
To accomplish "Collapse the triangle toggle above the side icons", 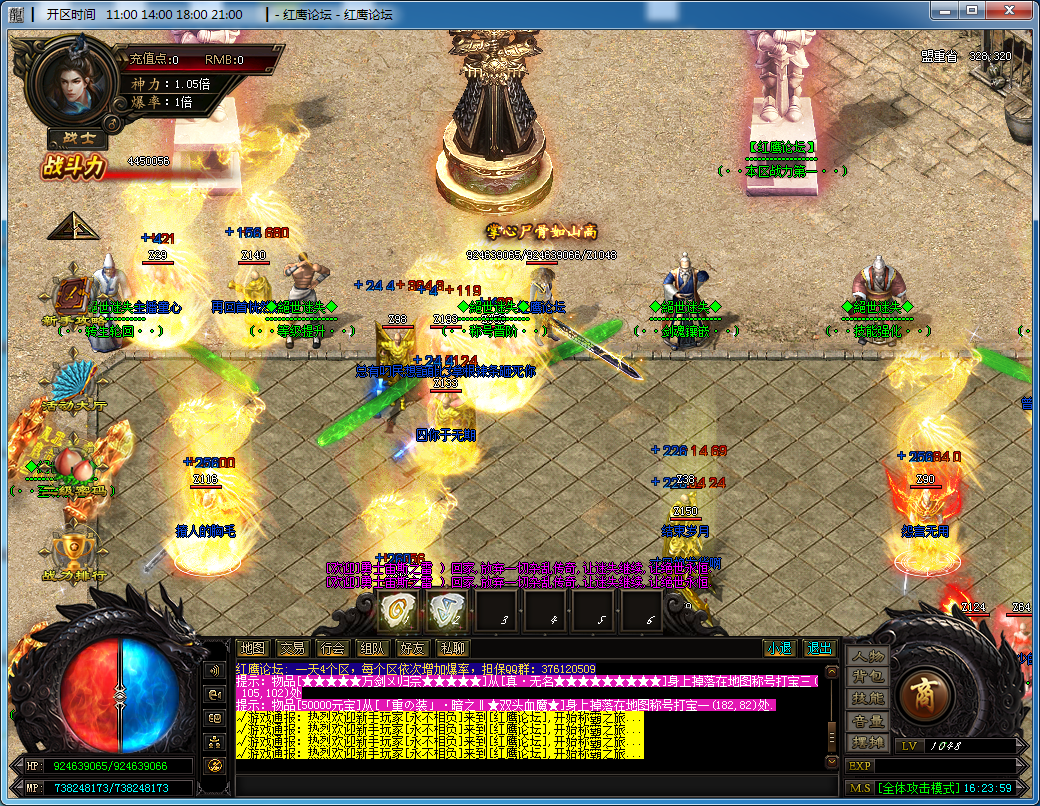I will pyautogui.click(x=73, y=227).
